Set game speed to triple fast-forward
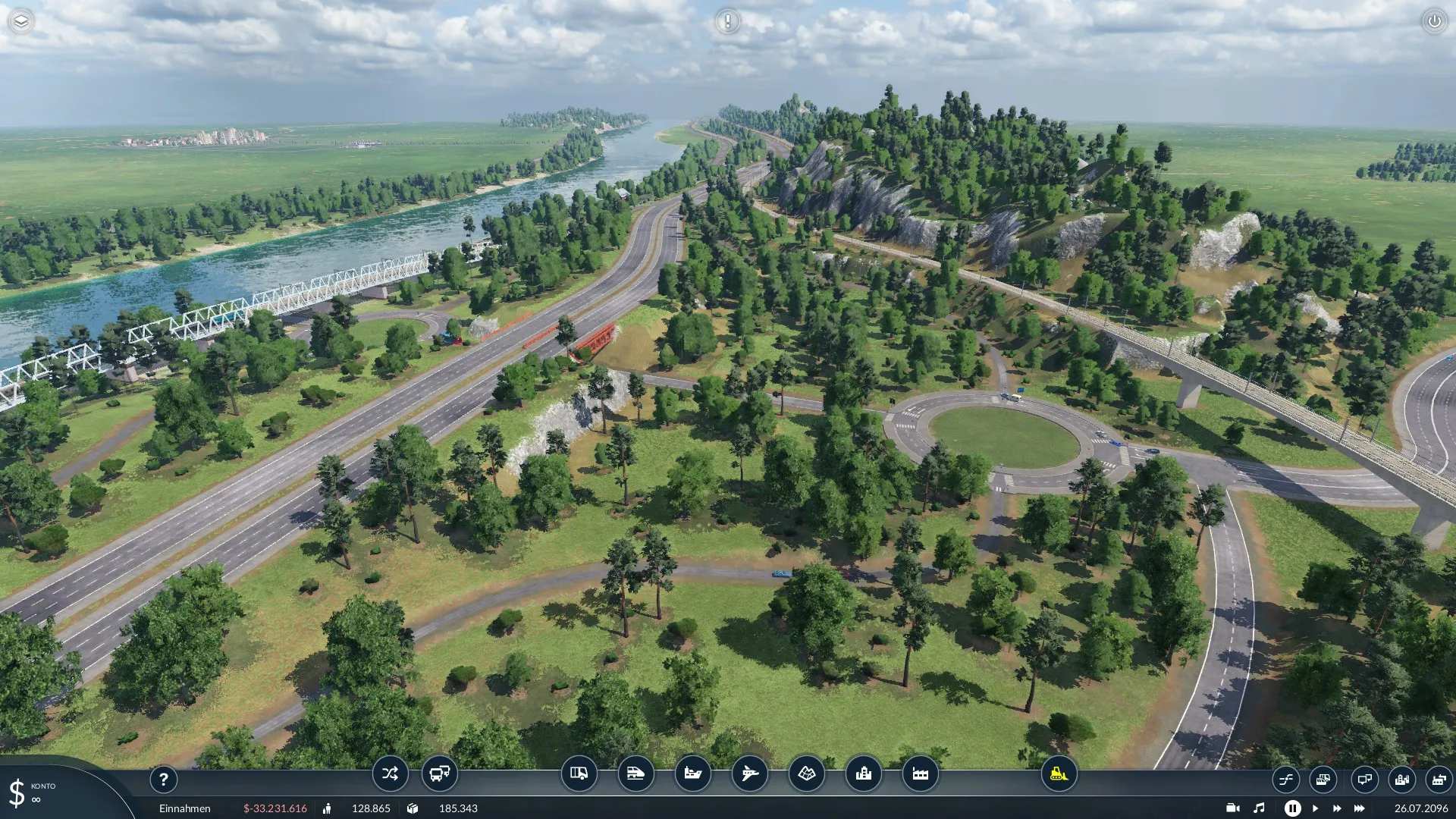 click(x=1359, y=808)
